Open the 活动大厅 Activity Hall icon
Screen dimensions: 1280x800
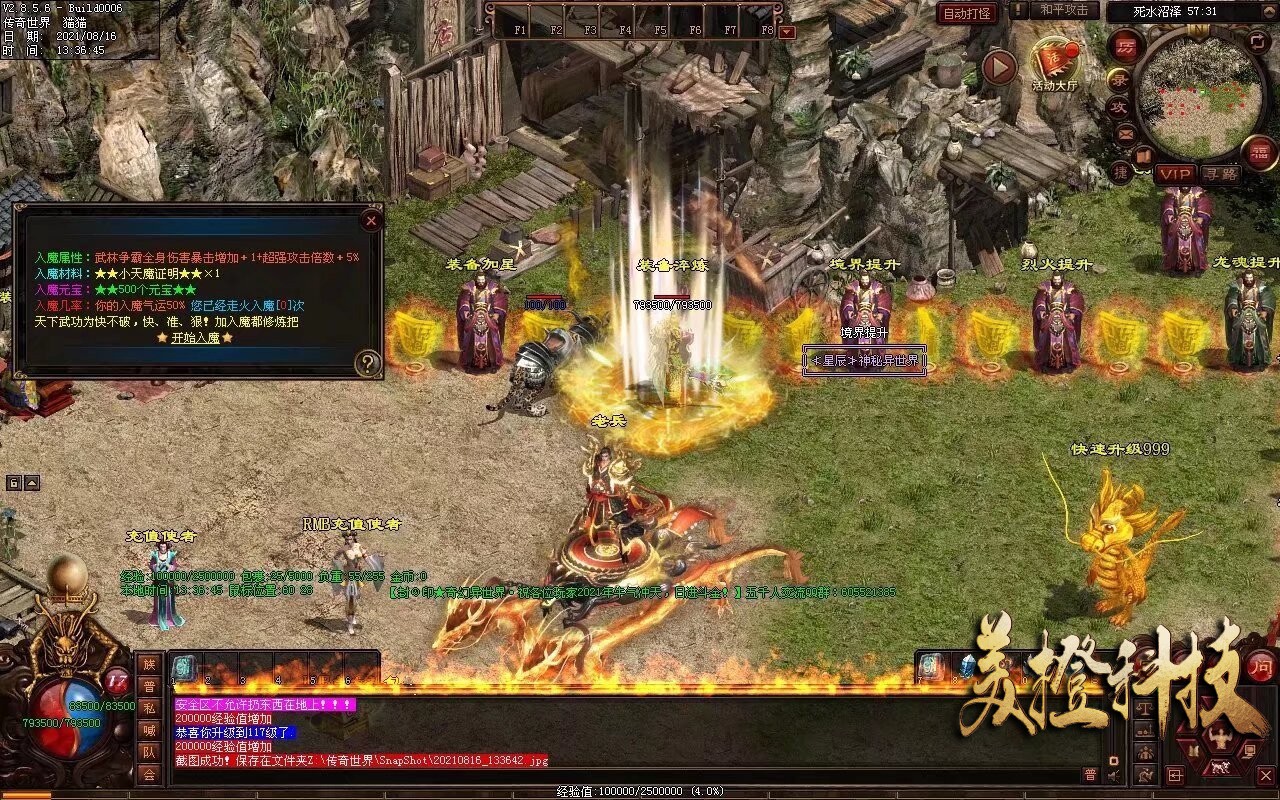[x=1055, y=58]
